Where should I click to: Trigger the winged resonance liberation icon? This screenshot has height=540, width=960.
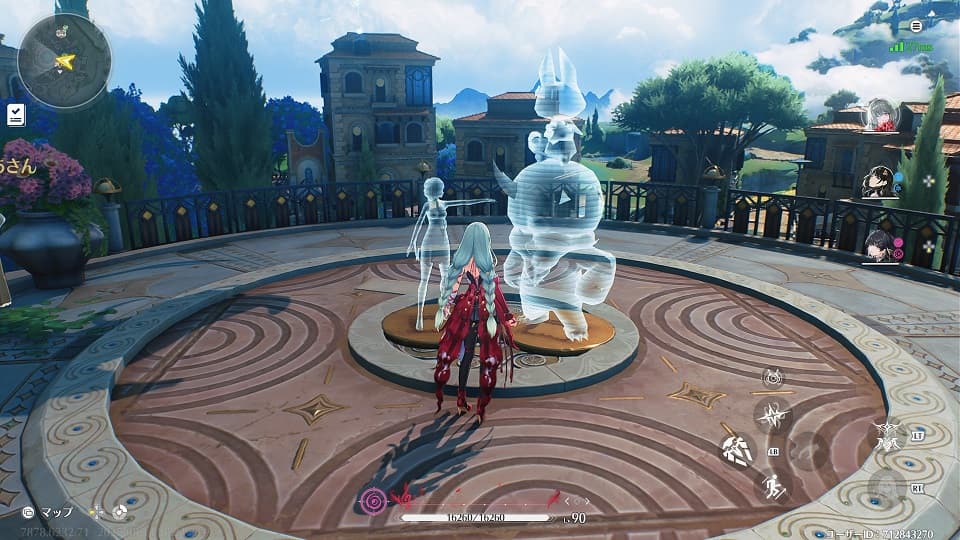(x=886, y=434)
